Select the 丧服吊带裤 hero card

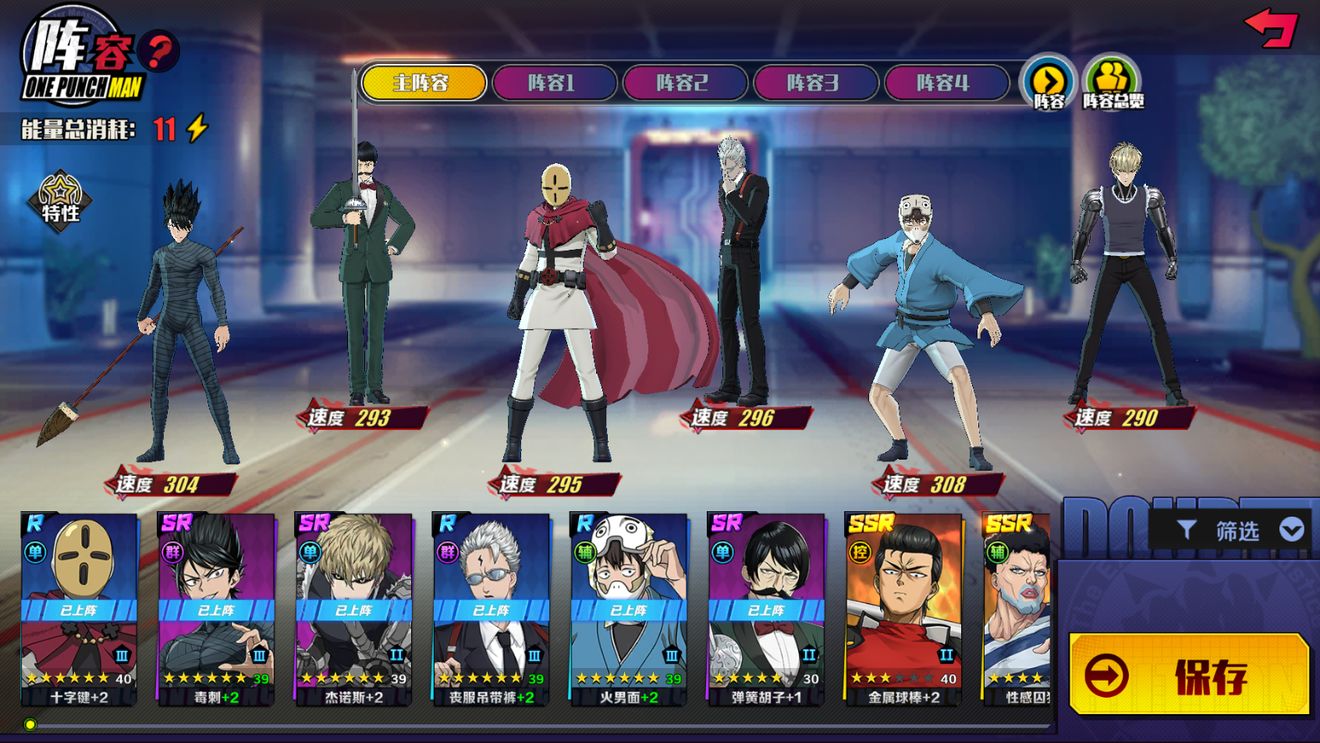[x=491, y=608]
